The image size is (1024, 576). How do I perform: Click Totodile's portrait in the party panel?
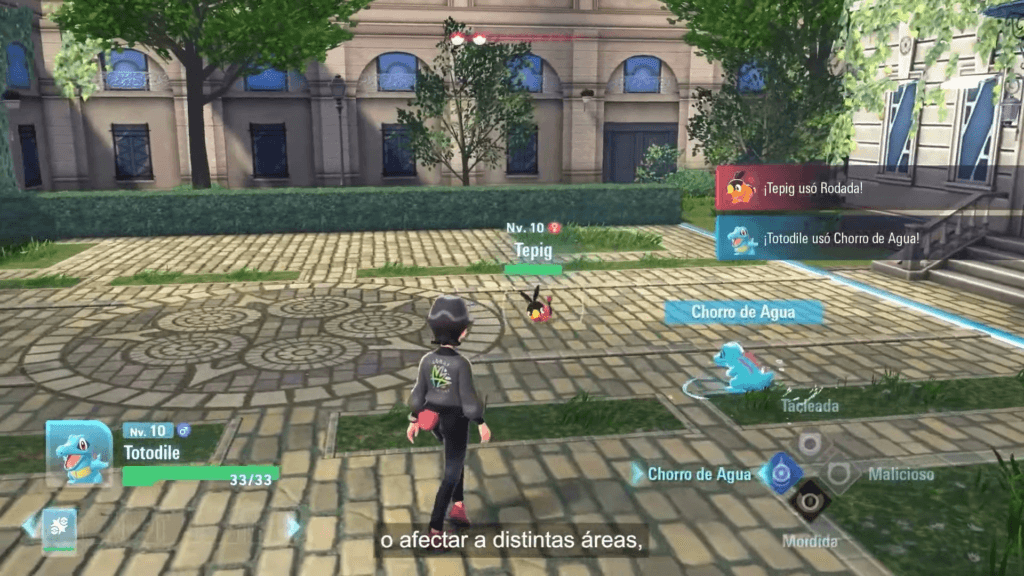79,453
